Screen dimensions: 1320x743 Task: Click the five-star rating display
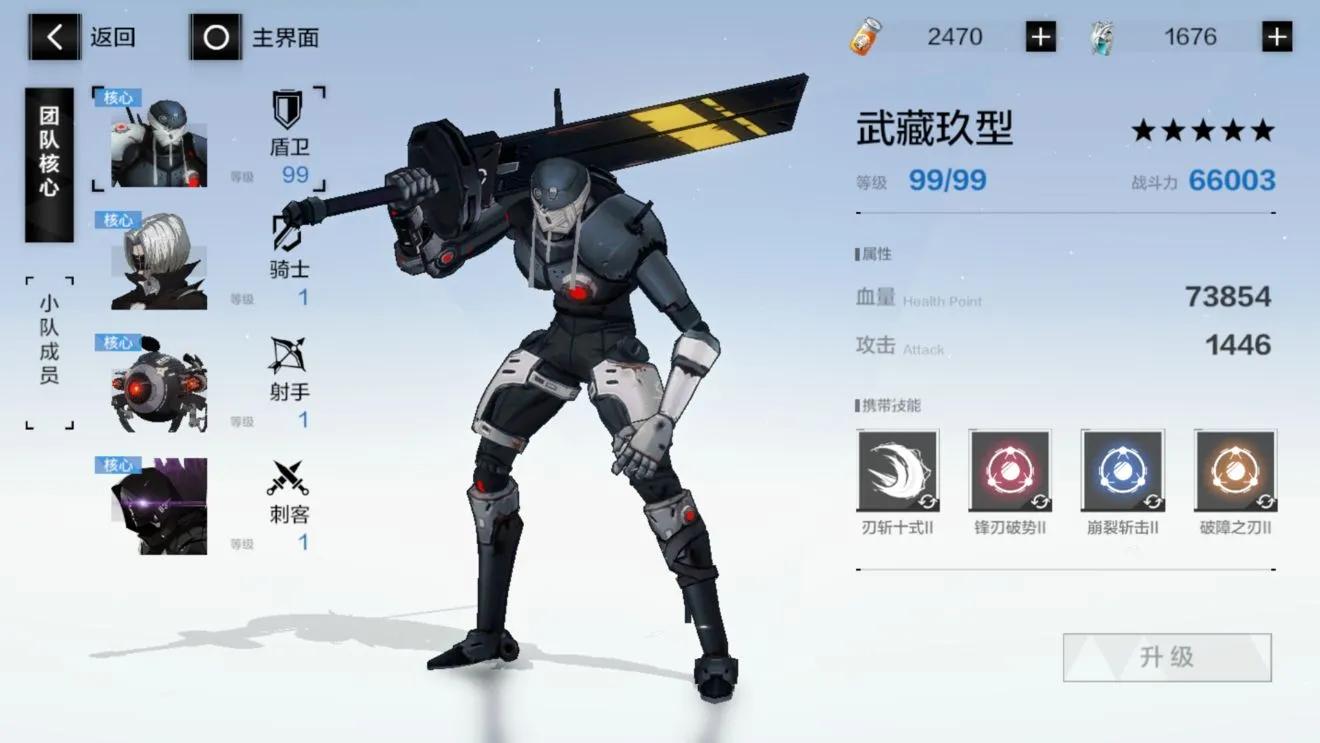point(1201,129)
